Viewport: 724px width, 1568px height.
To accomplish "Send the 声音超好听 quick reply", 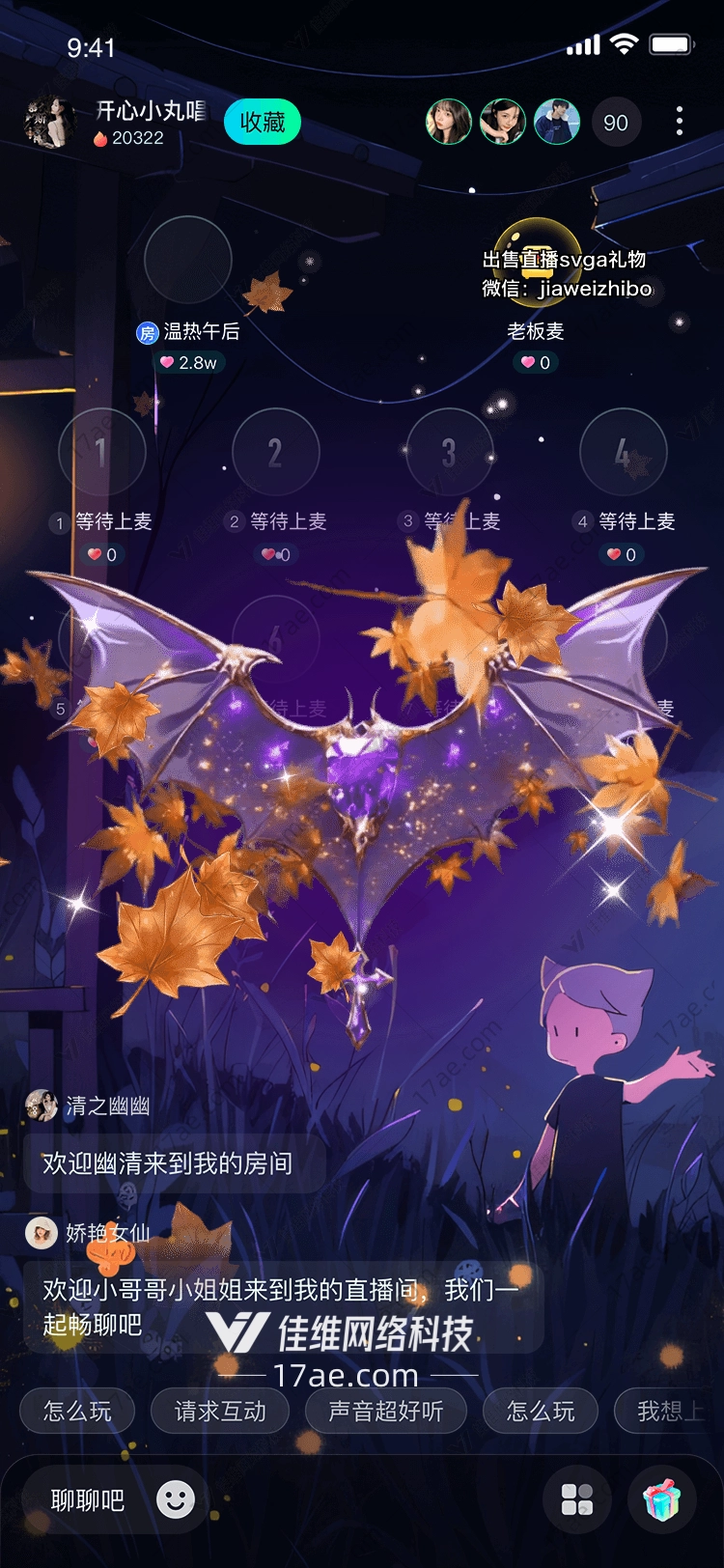I will [x=385, y=1412].
